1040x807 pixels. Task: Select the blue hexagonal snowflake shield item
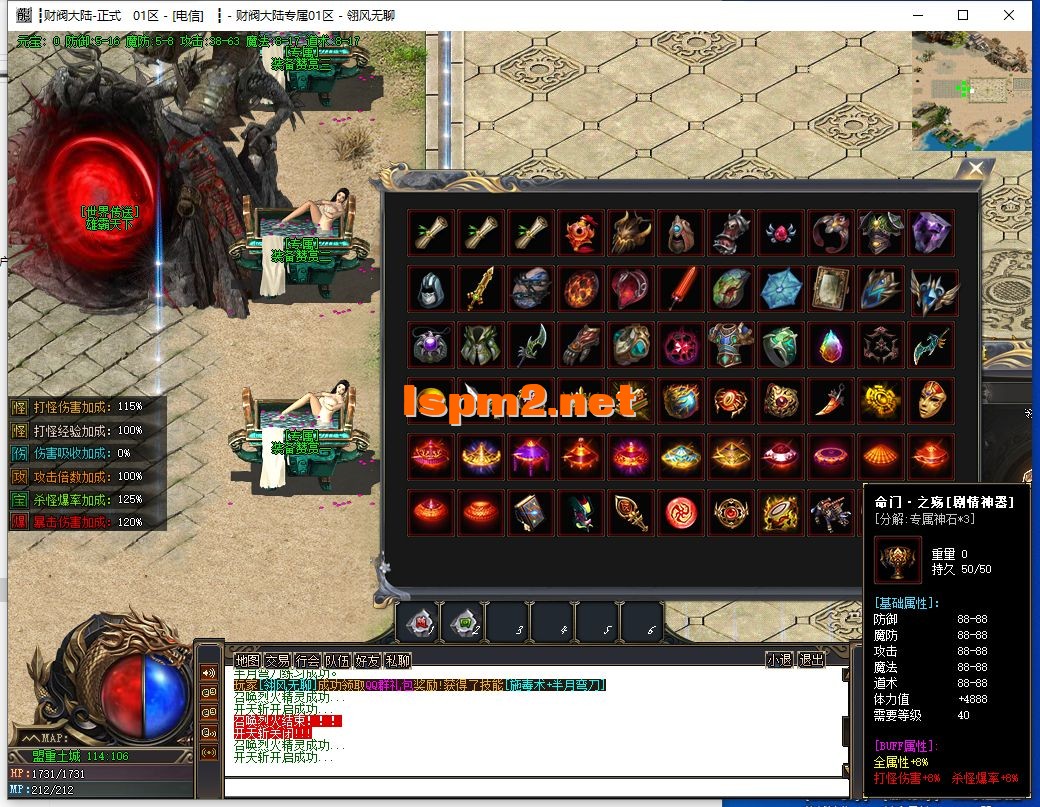782,289
